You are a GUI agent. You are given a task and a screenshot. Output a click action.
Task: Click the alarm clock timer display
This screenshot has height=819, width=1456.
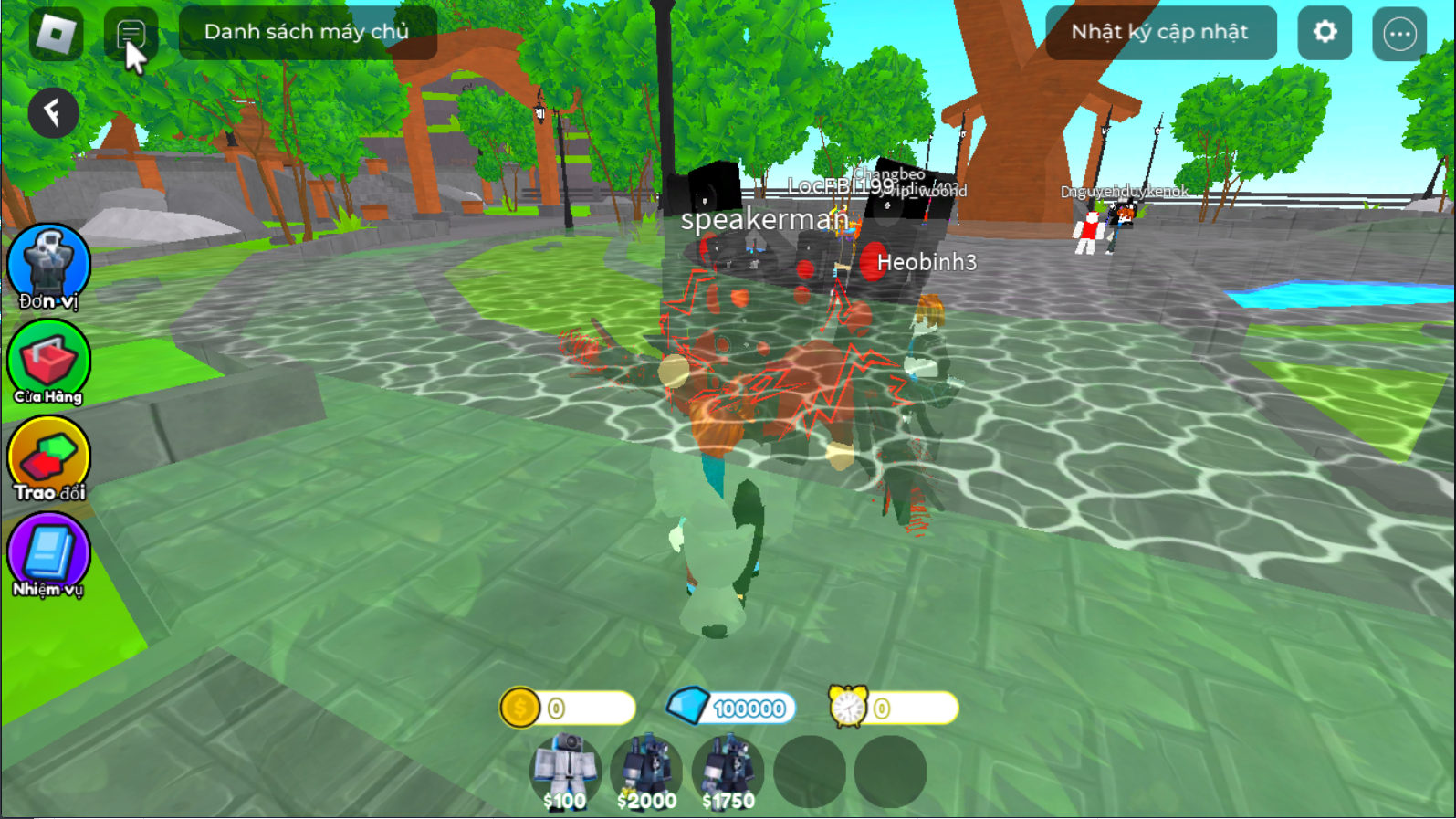click(x=899, y=708)
